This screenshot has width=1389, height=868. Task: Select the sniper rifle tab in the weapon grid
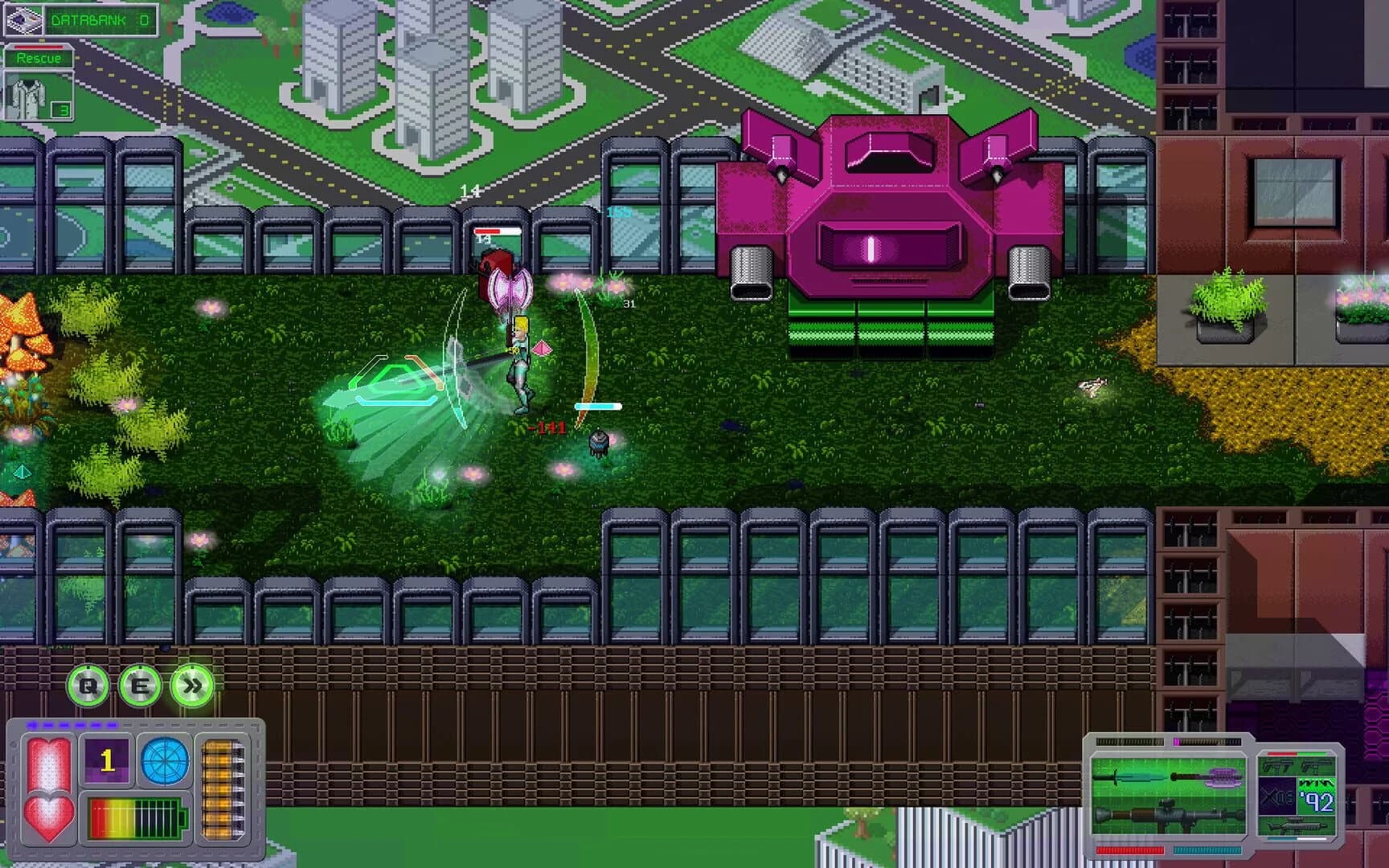[1298, 826]
